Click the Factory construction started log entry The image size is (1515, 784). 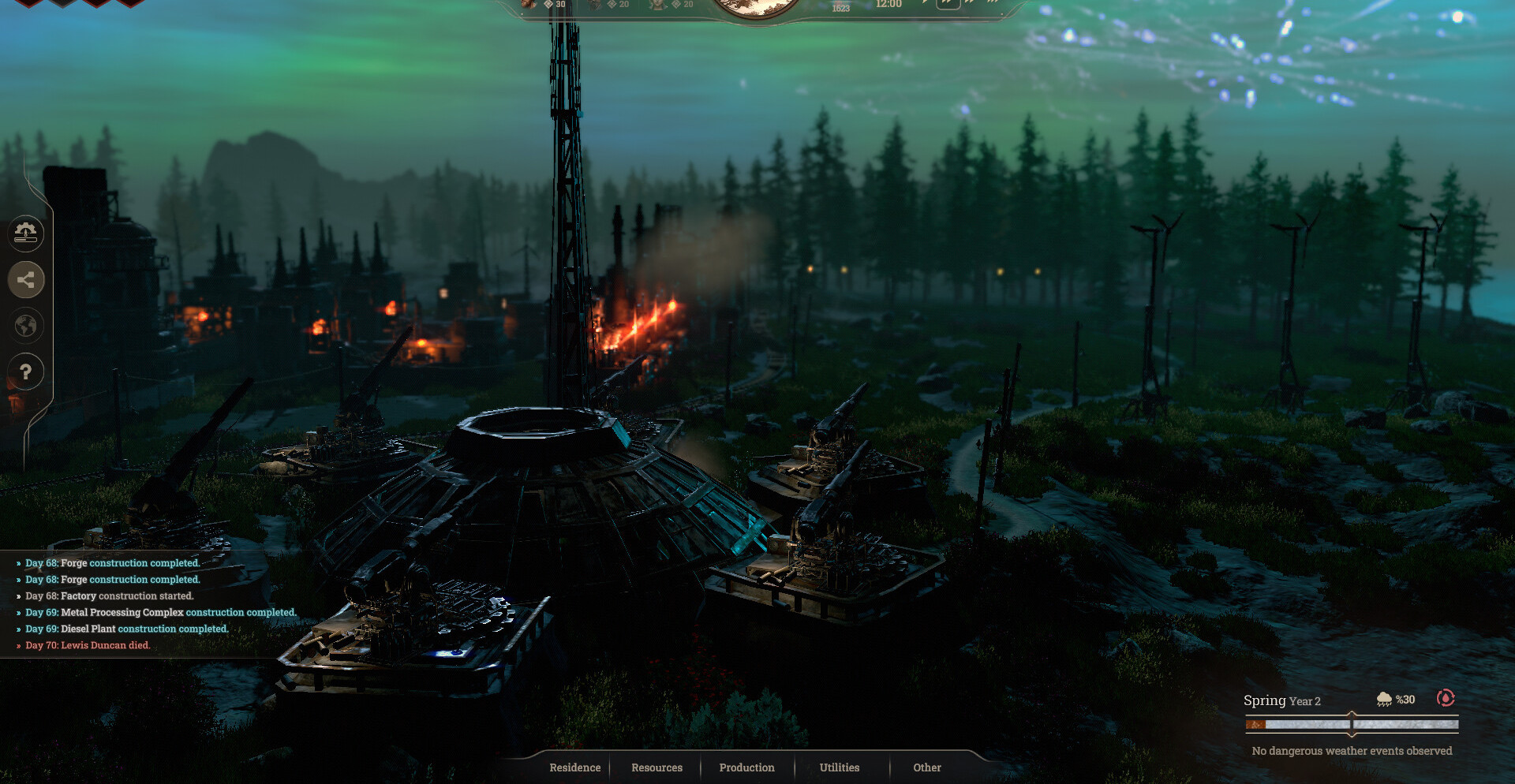tap(109, 595)
